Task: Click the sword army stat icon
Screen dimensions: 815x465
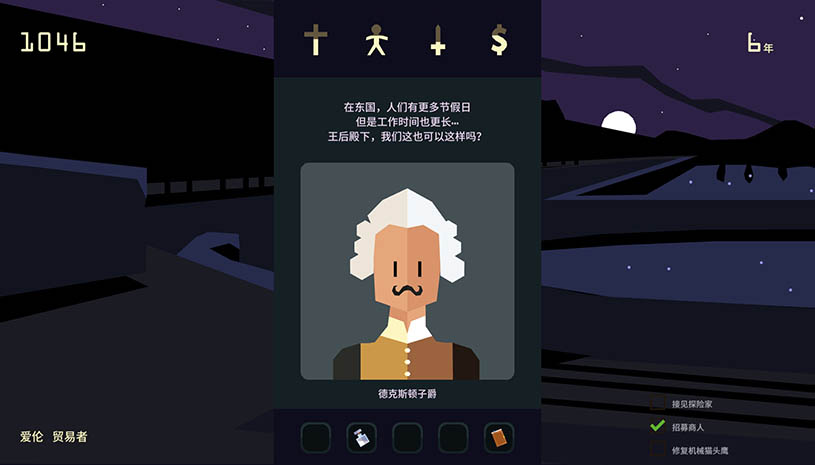Action: [437, 41]
